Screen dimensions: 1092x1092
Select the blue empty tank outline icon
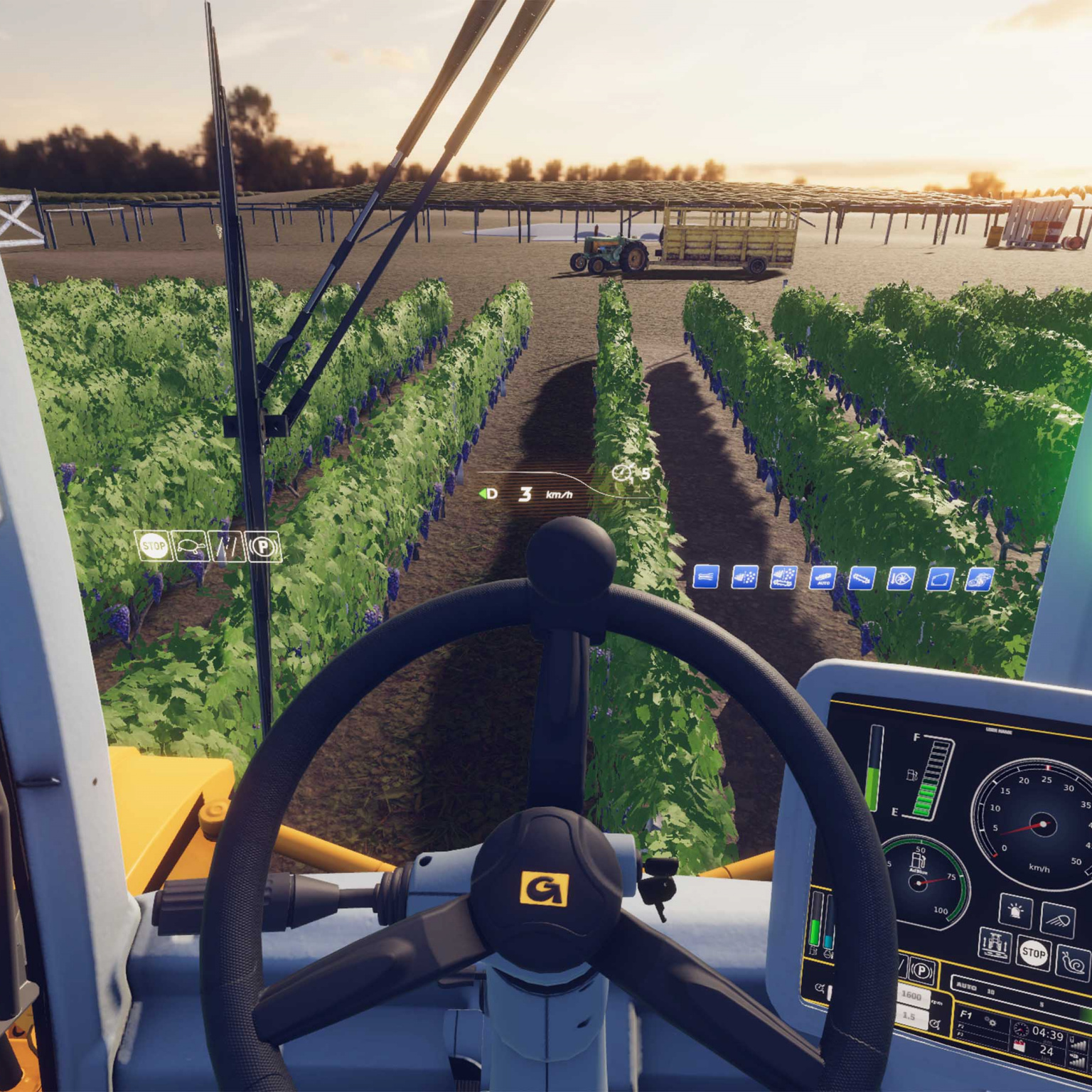pyautogui.click(x=939, y=579)
